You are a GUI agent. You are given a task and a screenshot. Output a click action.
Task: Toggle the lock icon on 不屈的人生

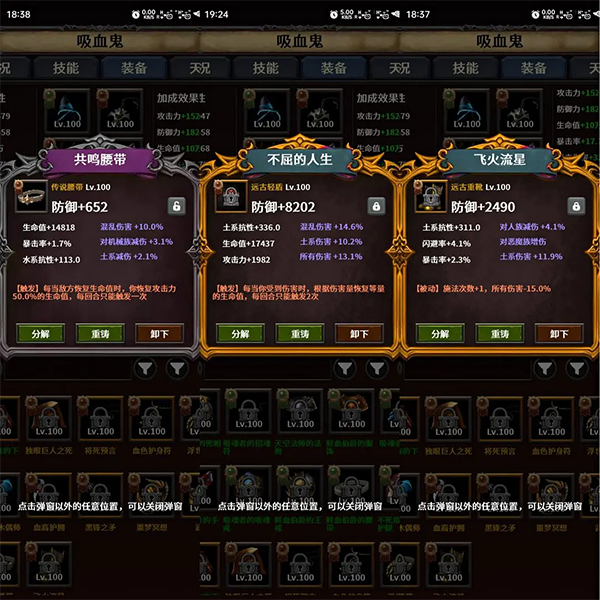click(376, 206)
